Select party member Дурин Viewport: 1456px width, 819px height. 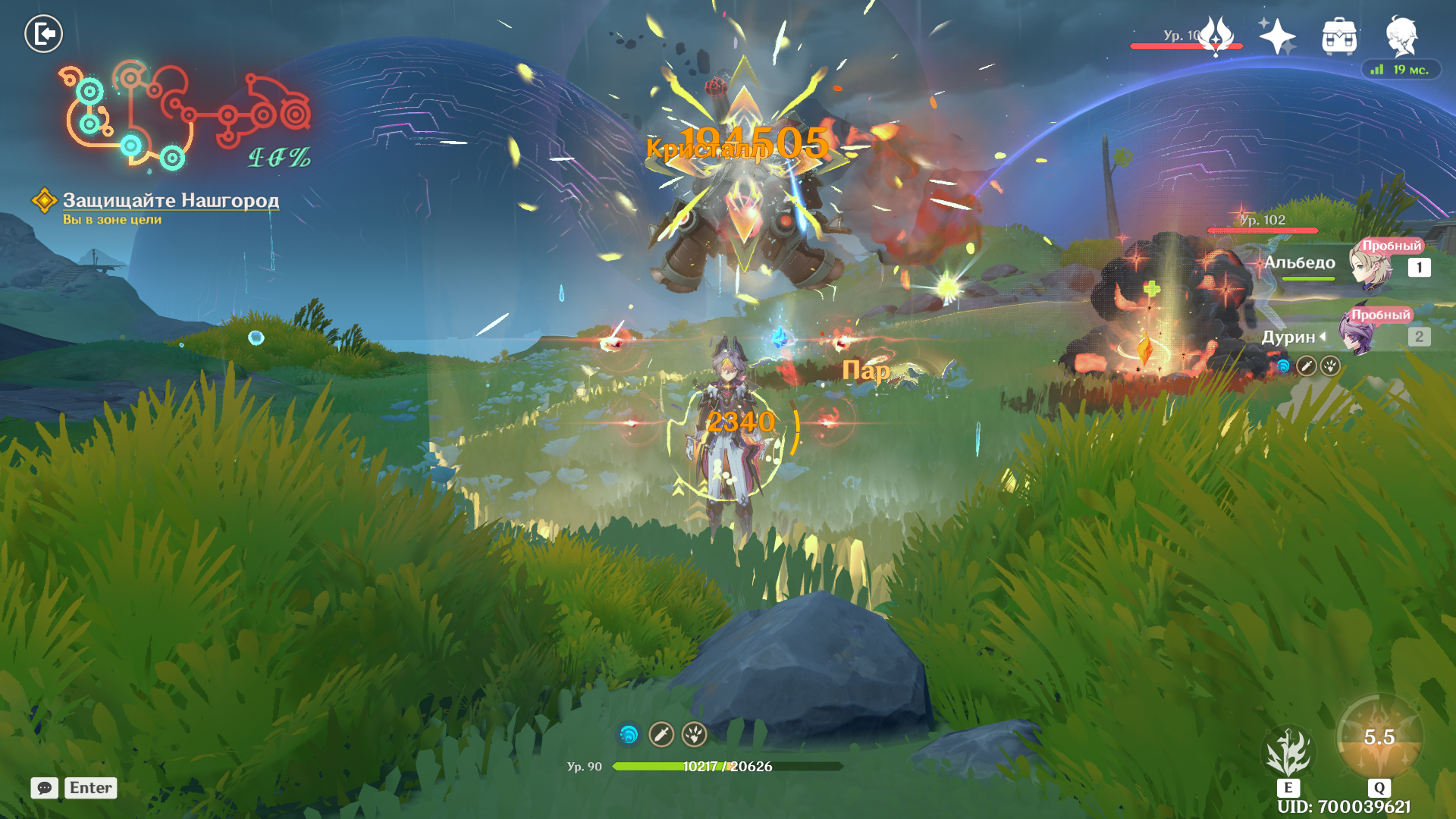(x=1357, y=335)
